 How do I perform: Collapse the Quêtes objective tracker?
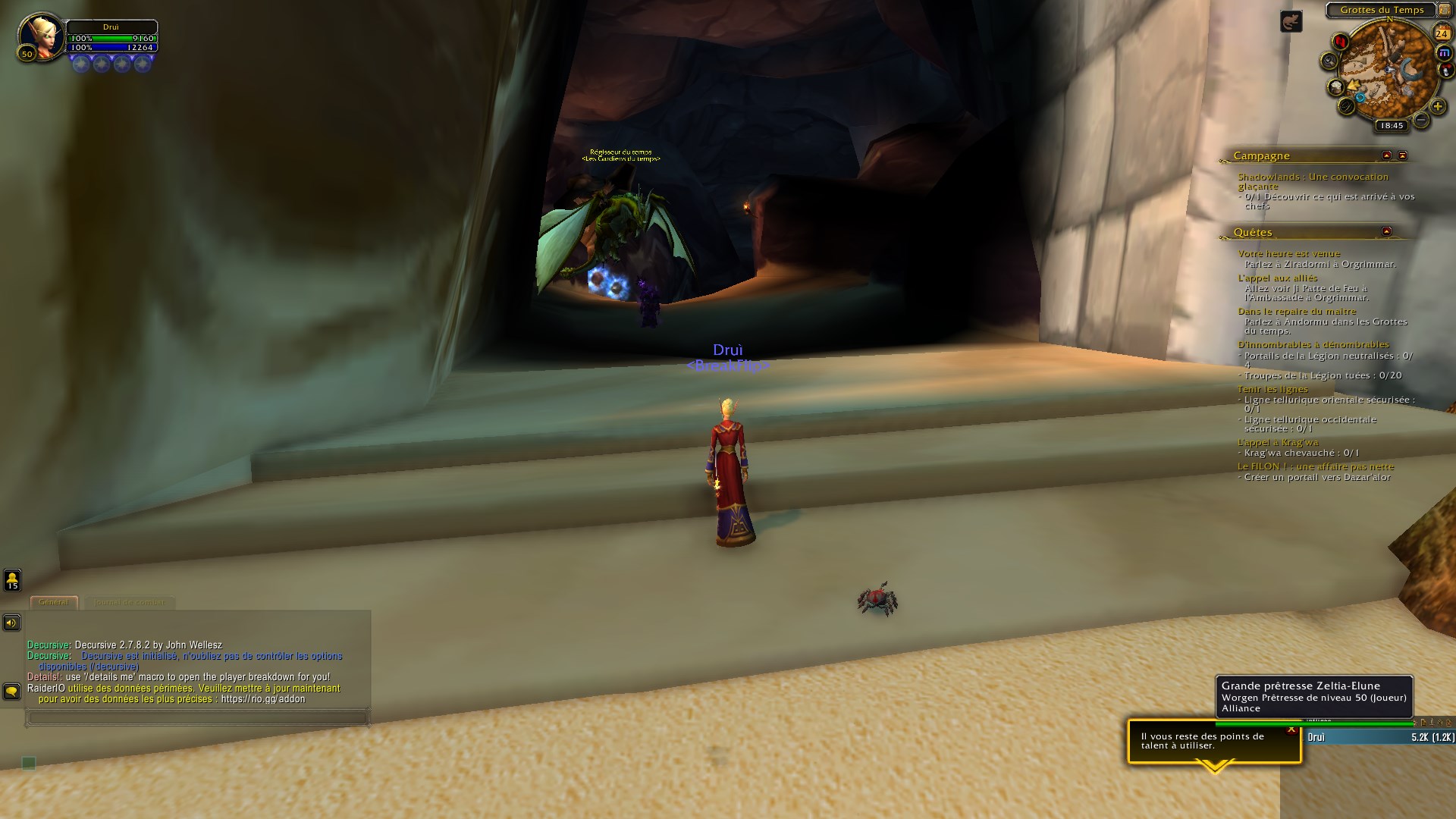1385,232
